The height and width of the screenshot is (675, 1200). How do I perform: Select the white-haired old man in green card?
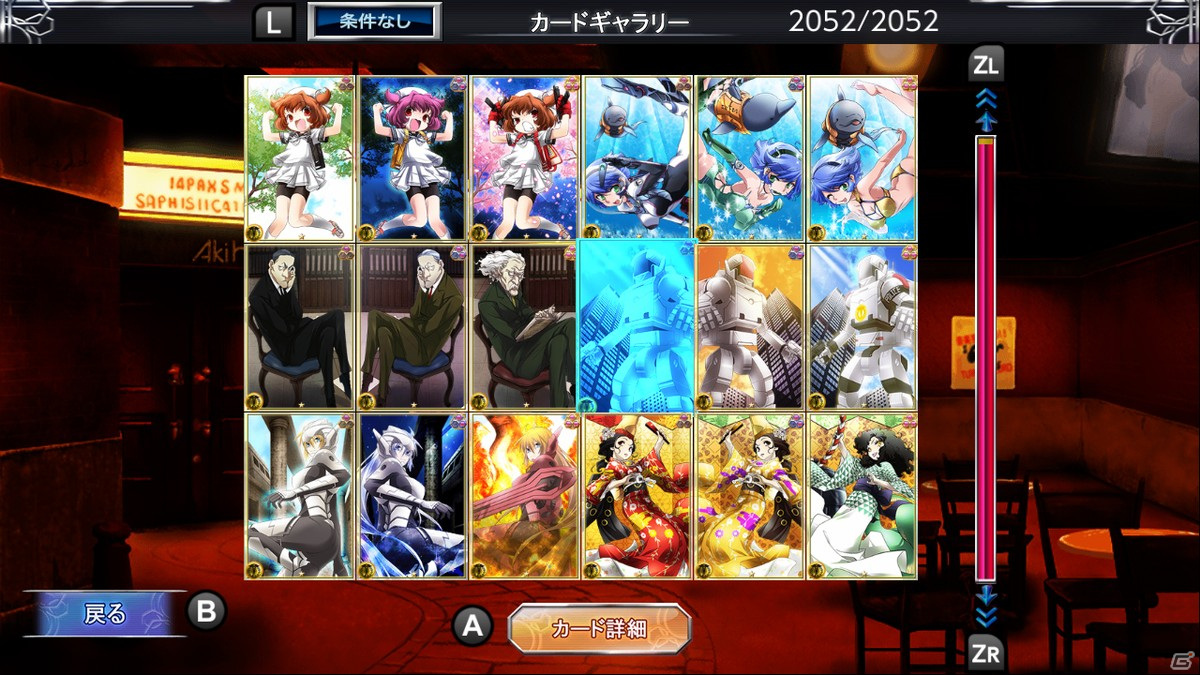point(525,326)
